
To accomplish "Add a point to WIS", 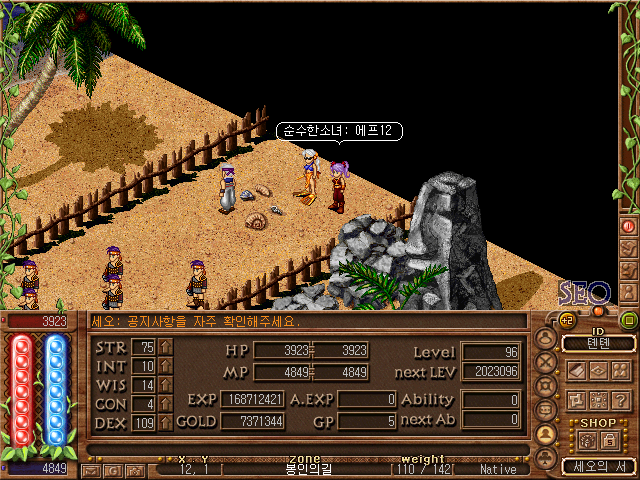I will click(166, 385).
